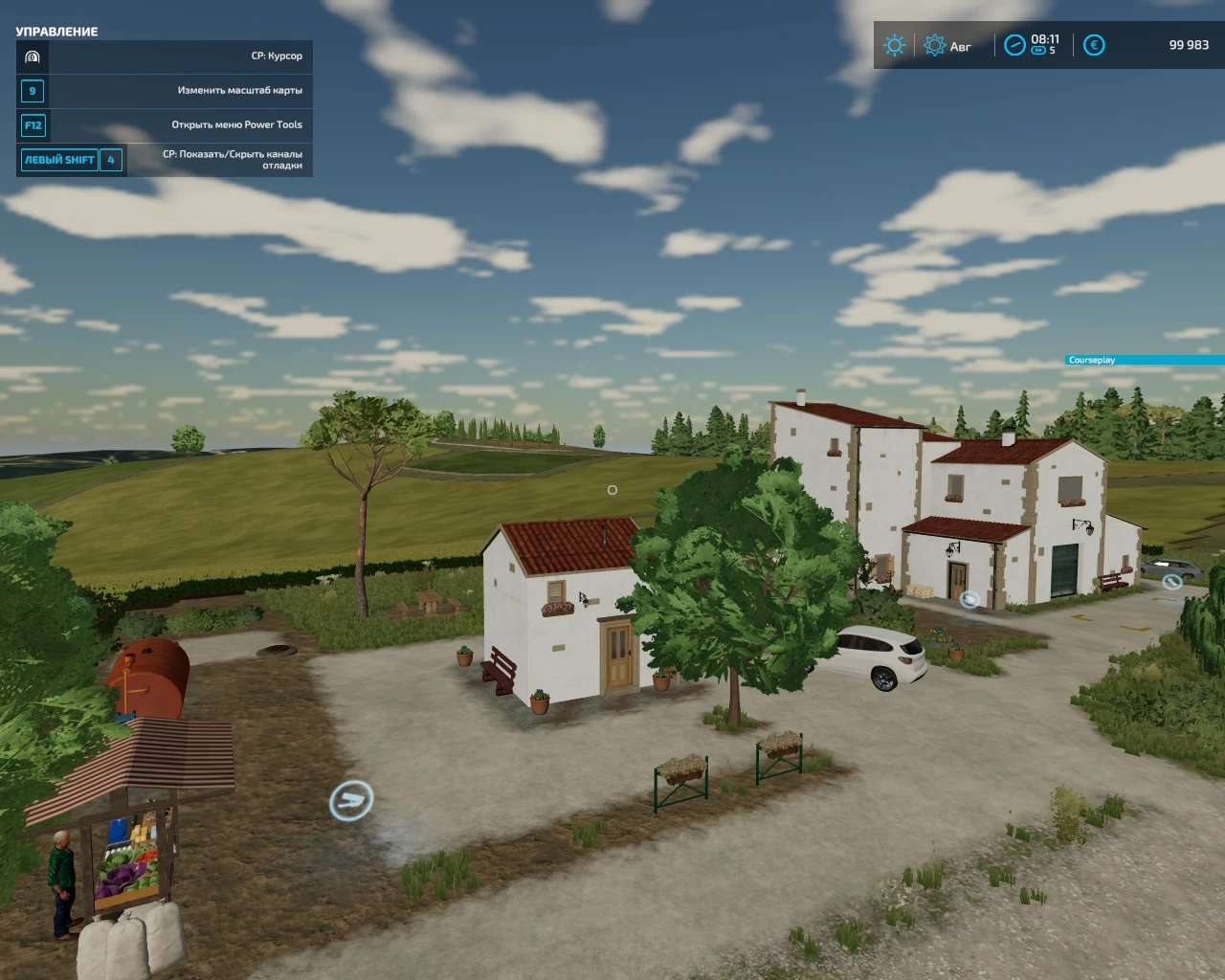Image resolution: width=1225 pixels, height=980 pixels.
Task: Click the sunny weather icon
Action: coord(894,45)
